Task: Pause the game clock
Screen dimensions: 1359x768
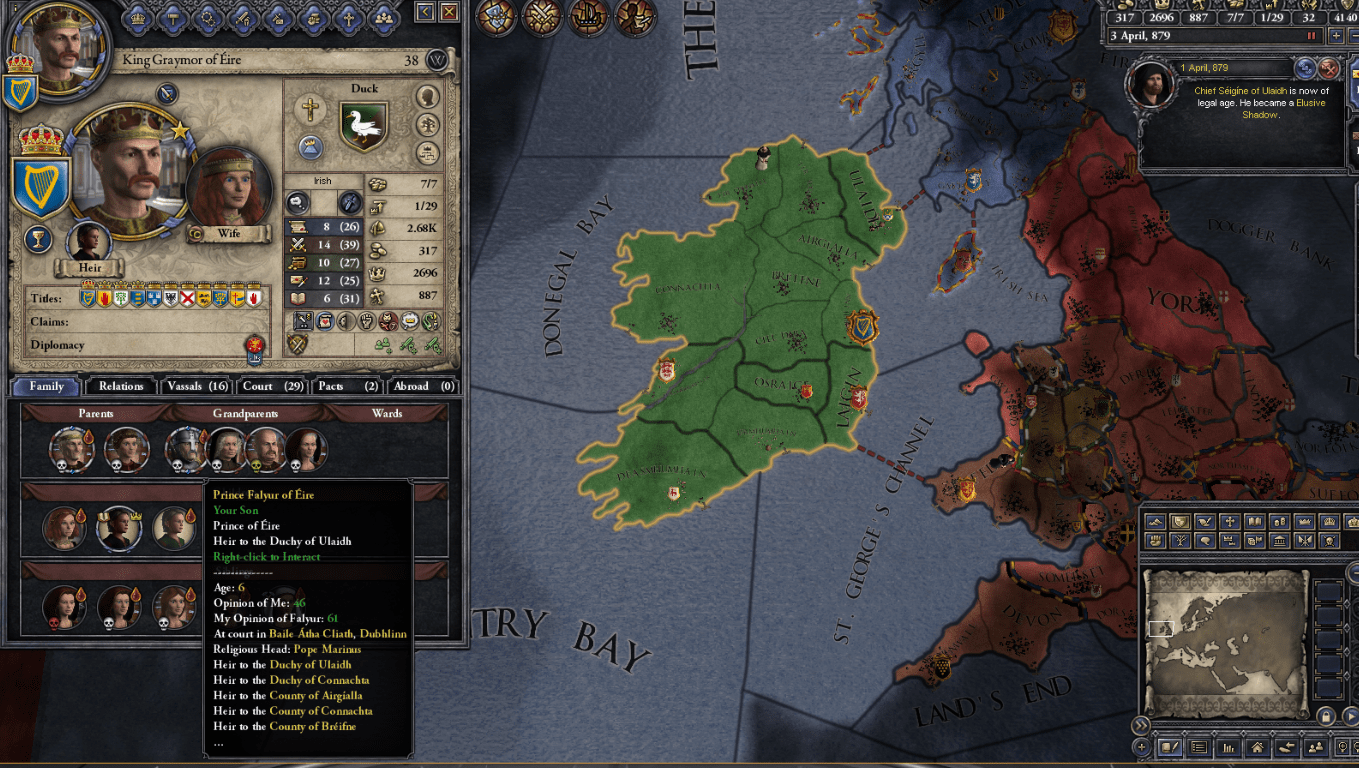Action: [1312, 35]
